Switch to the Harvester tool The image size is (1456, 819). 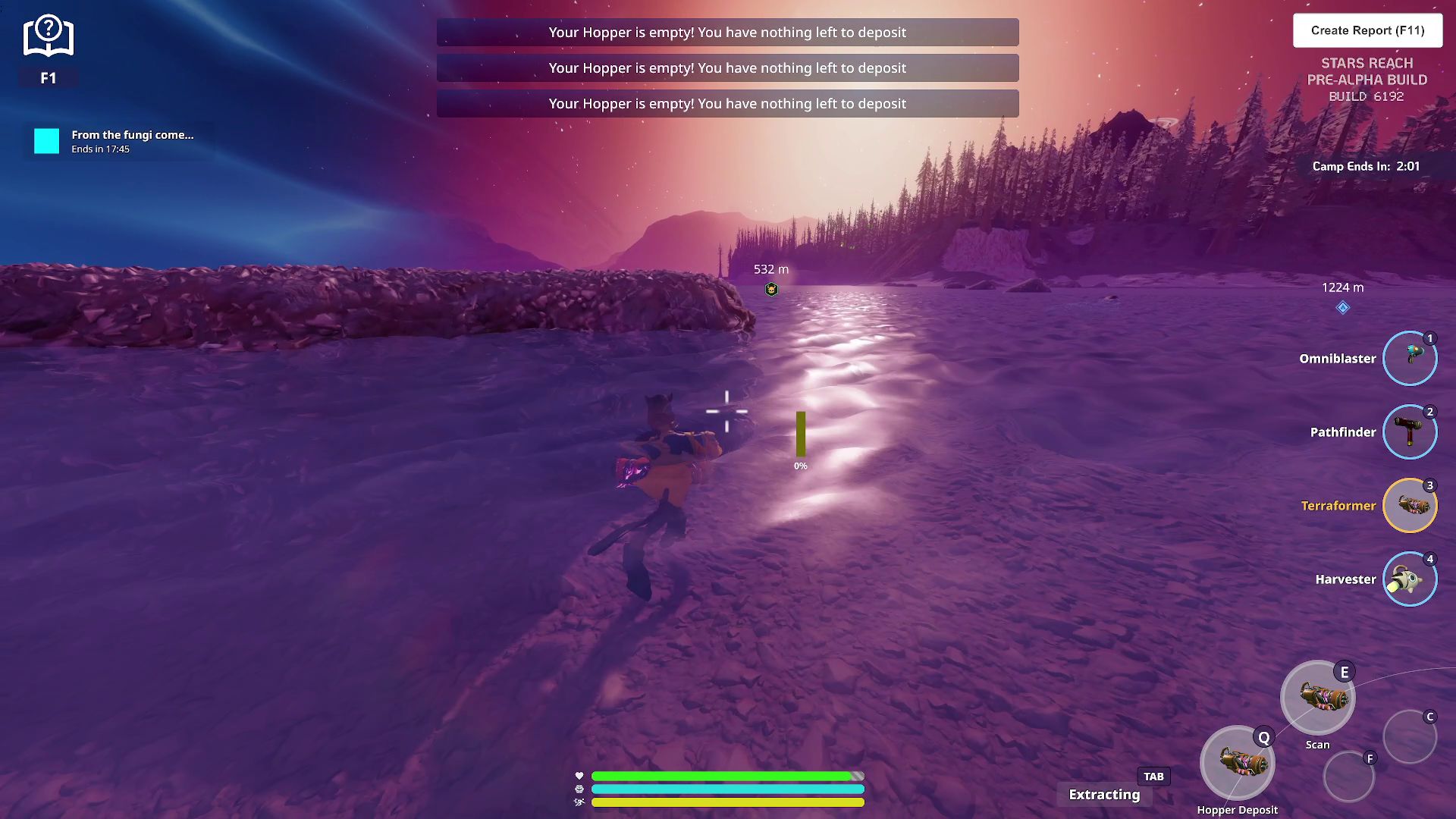[x=1409, y=579]
